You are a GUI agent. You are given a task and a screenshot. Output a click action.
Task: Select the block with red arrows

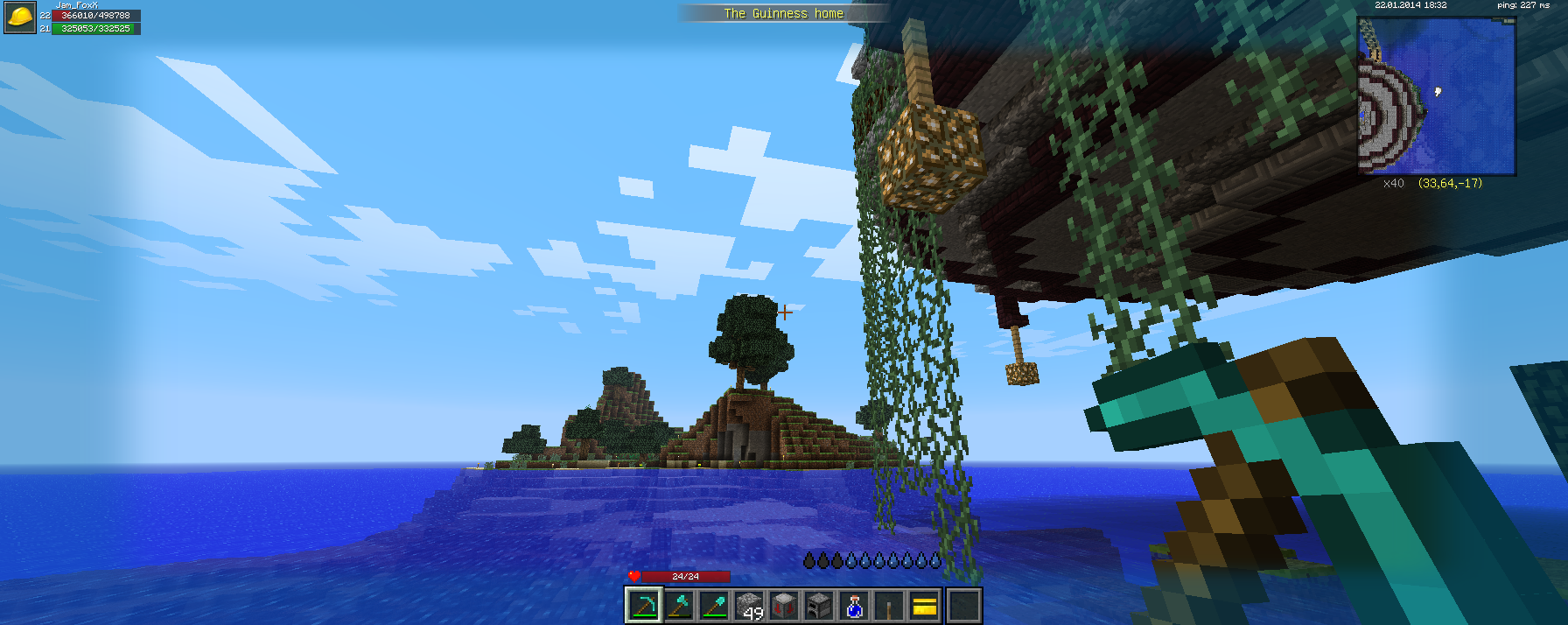click(x=785, y=605)
